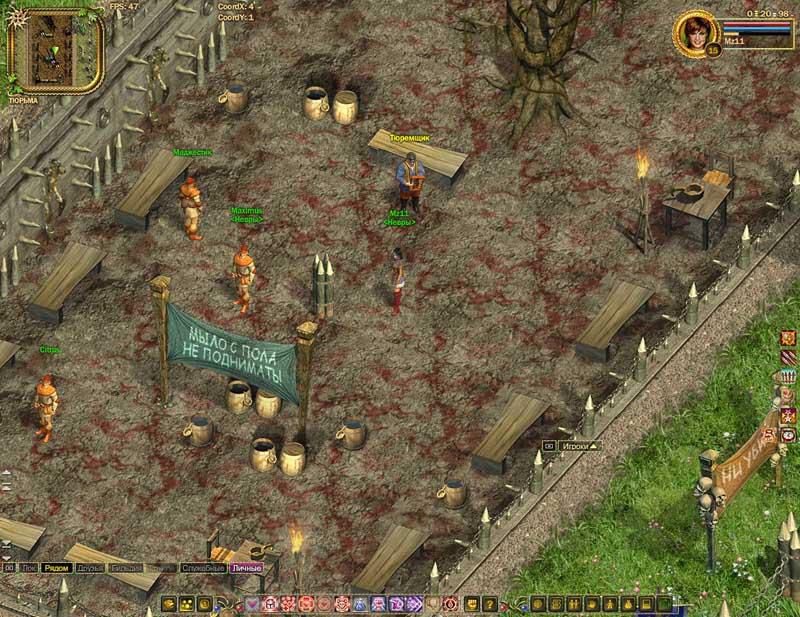Click the prison minimap
The width and height of the screenshot is (800, 617).
pos(55,48)
